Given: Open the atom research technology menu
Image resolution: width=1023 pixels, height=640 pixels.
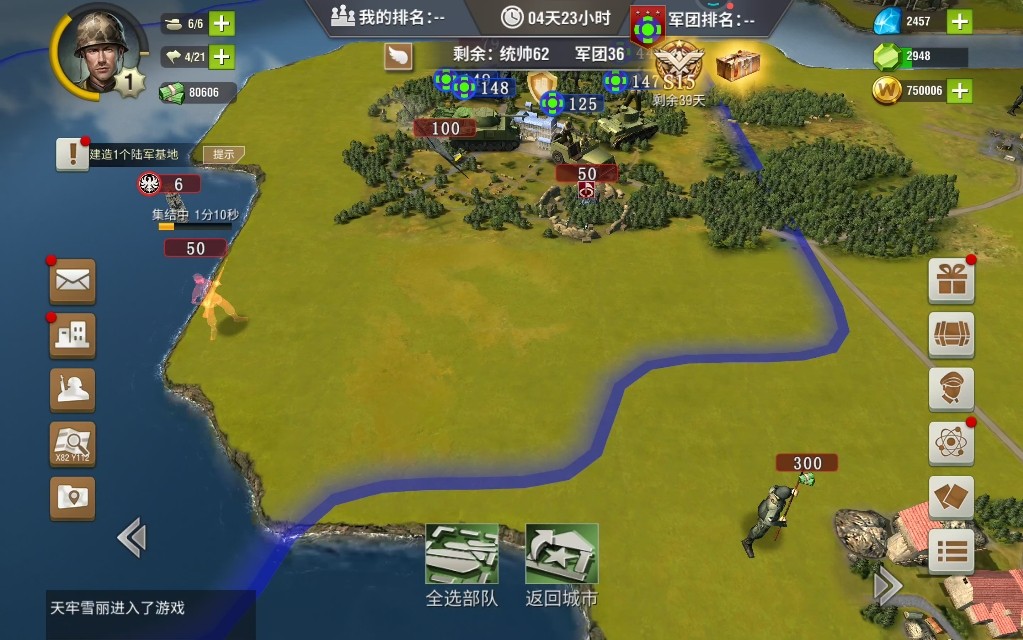Looking at the screenshot, I should (951, 443).
